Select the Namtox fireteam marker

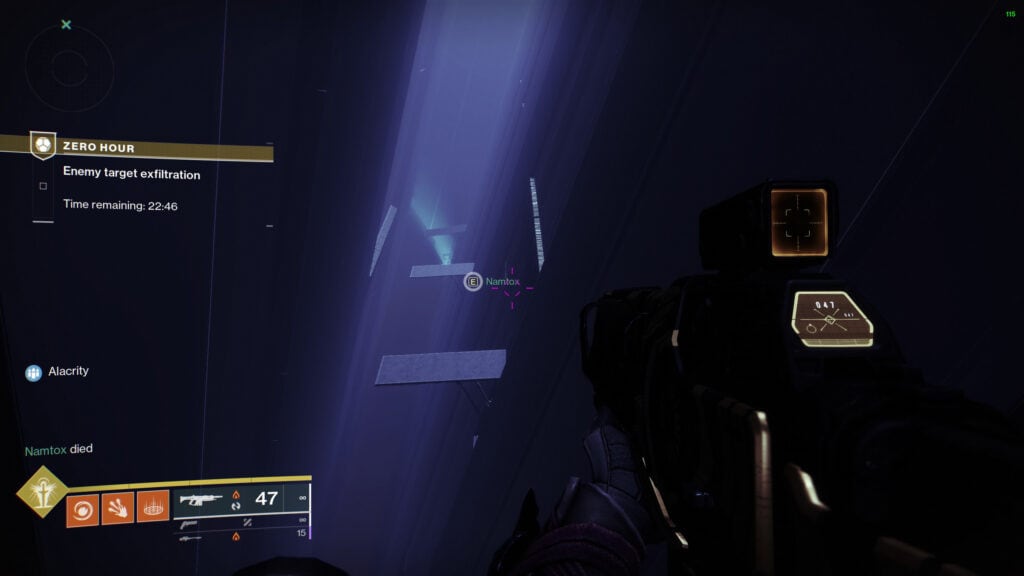(x=473, y=283)
